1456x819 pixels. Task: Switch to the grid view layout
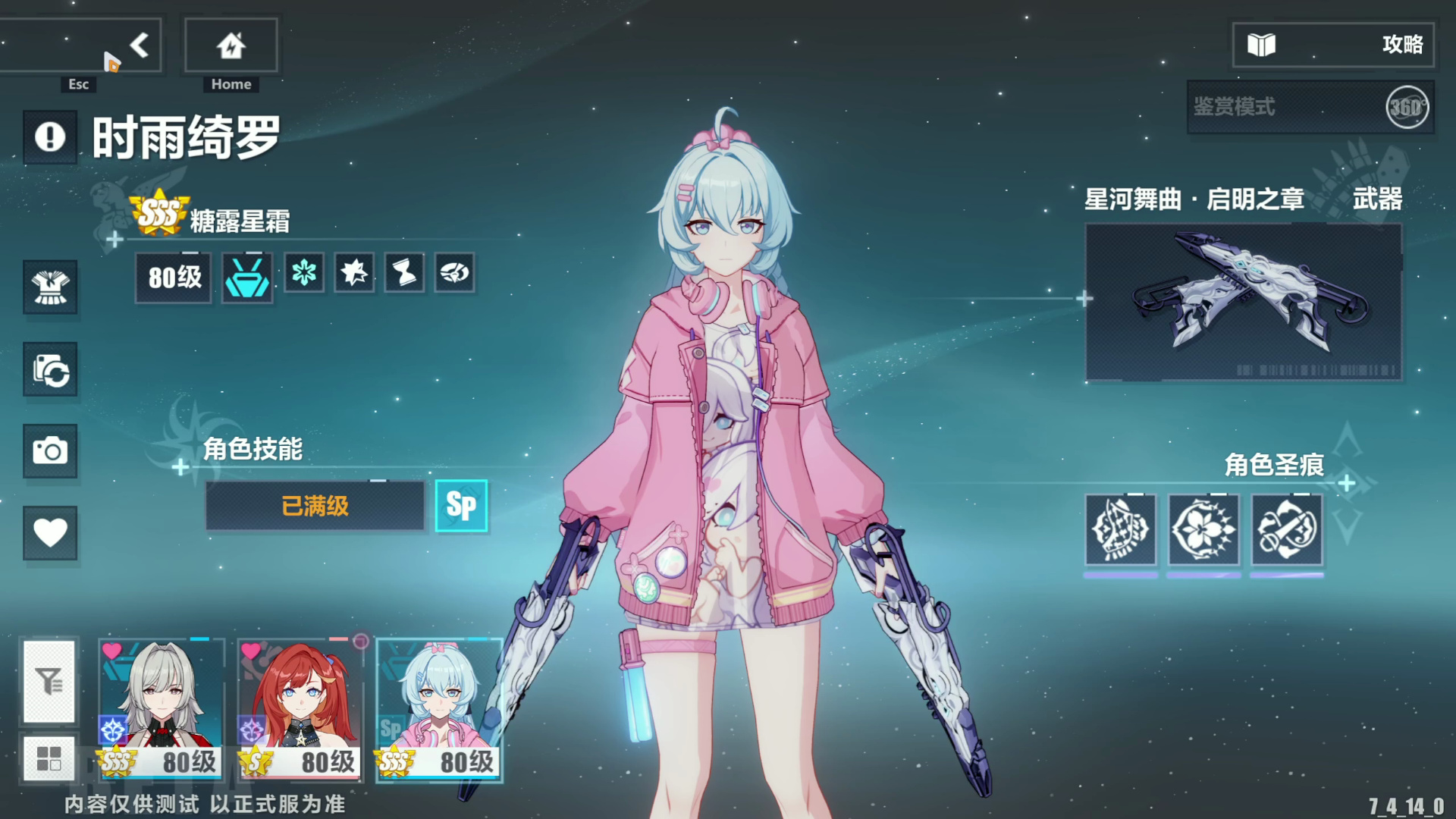(49, 758)
